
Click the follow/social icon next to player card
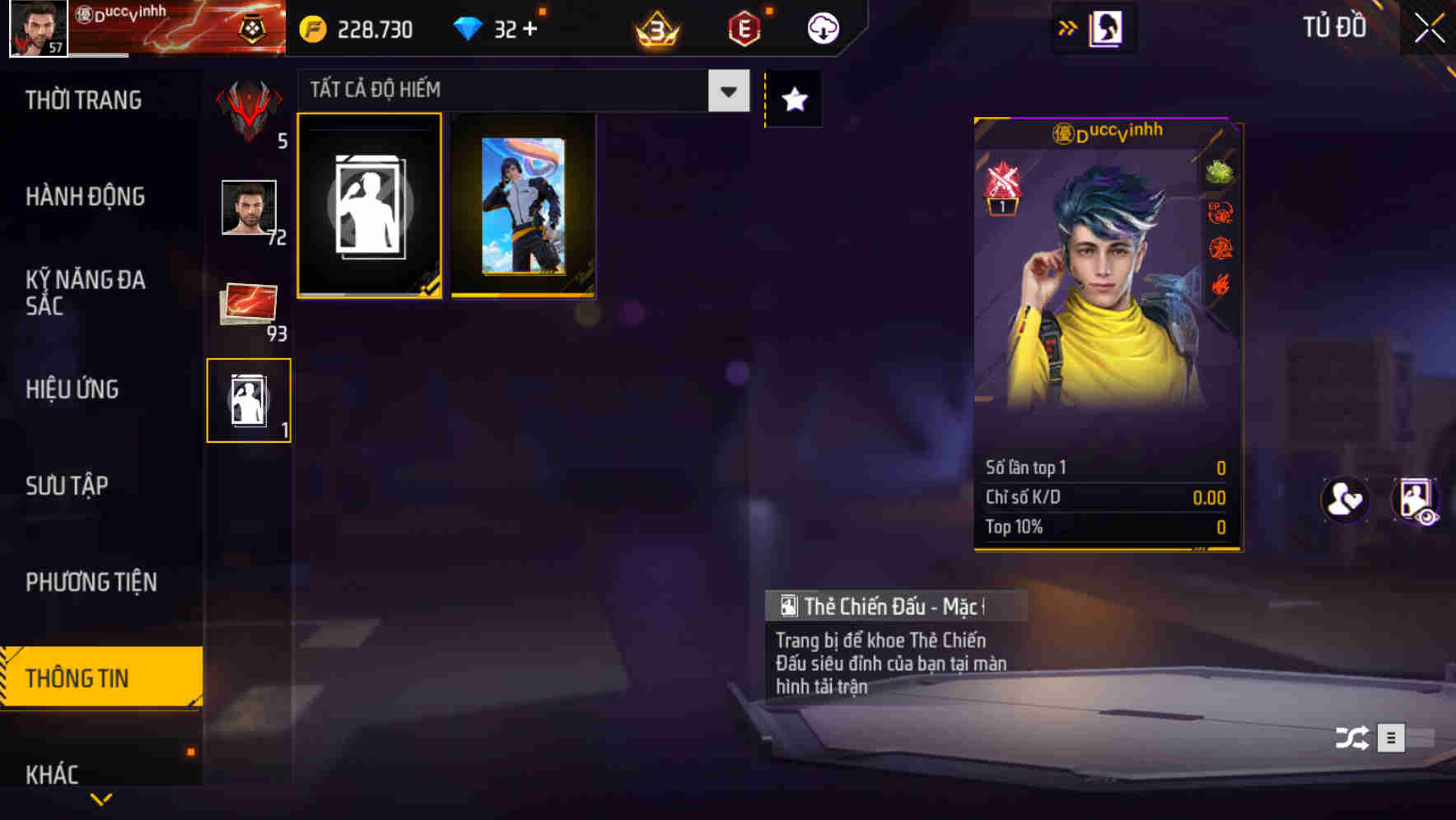[1344, 501]
